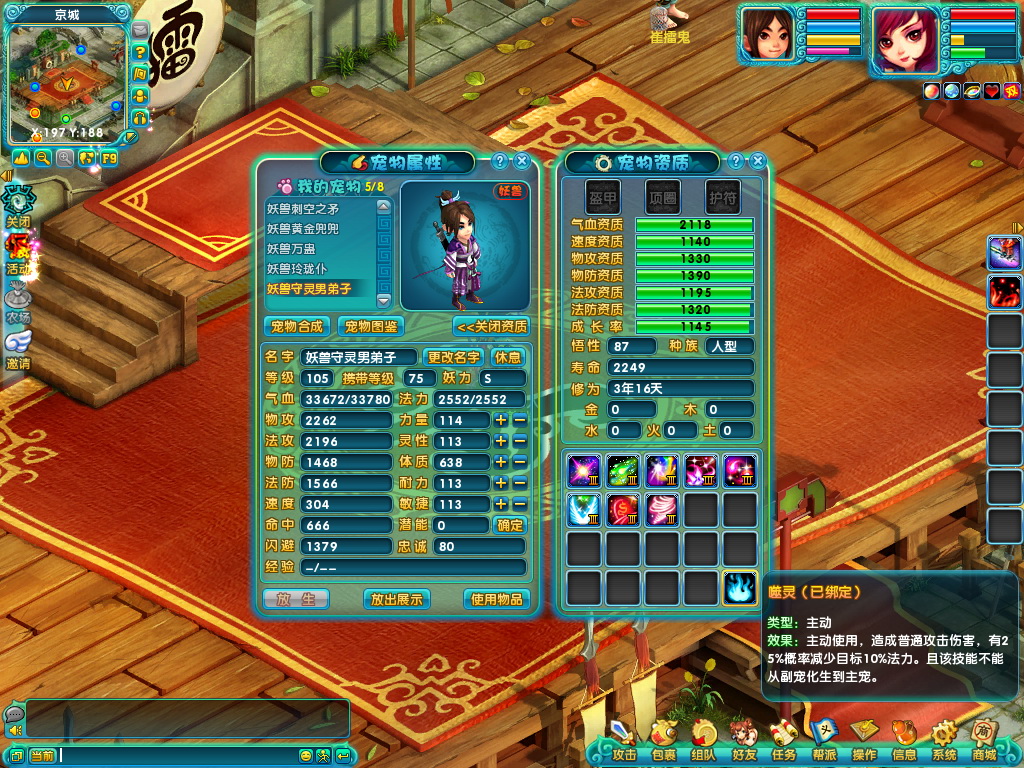Viewport: 1024px width, 768px height.
Task: Click the 使用物品 use item button
Action: point(497,599)
